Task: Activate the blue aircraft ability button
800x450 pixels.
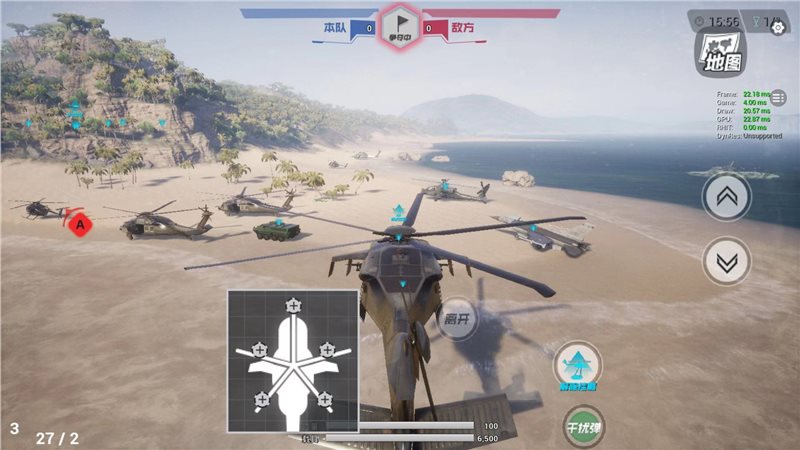Action: (578, 367)
